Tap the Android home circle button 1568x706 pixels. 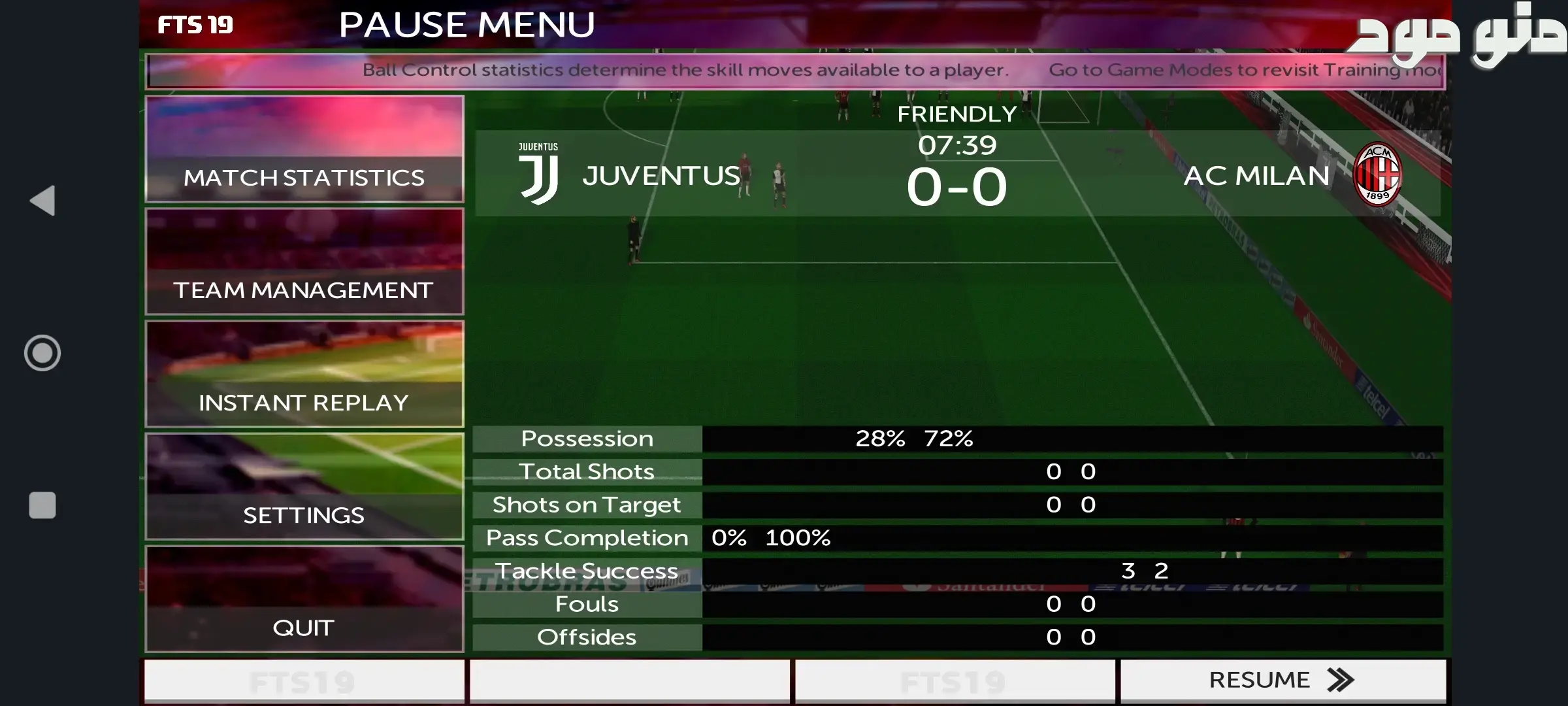click(42, 353)
